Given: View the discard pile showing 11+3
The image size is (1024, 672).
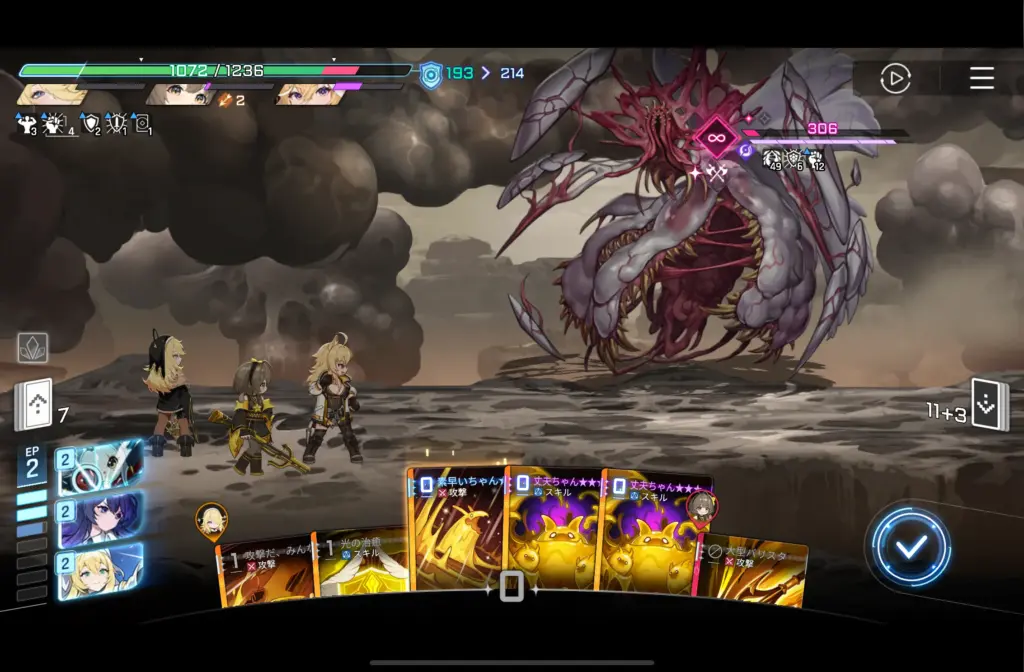Looking at the screenshot, I should click(989, 405).
